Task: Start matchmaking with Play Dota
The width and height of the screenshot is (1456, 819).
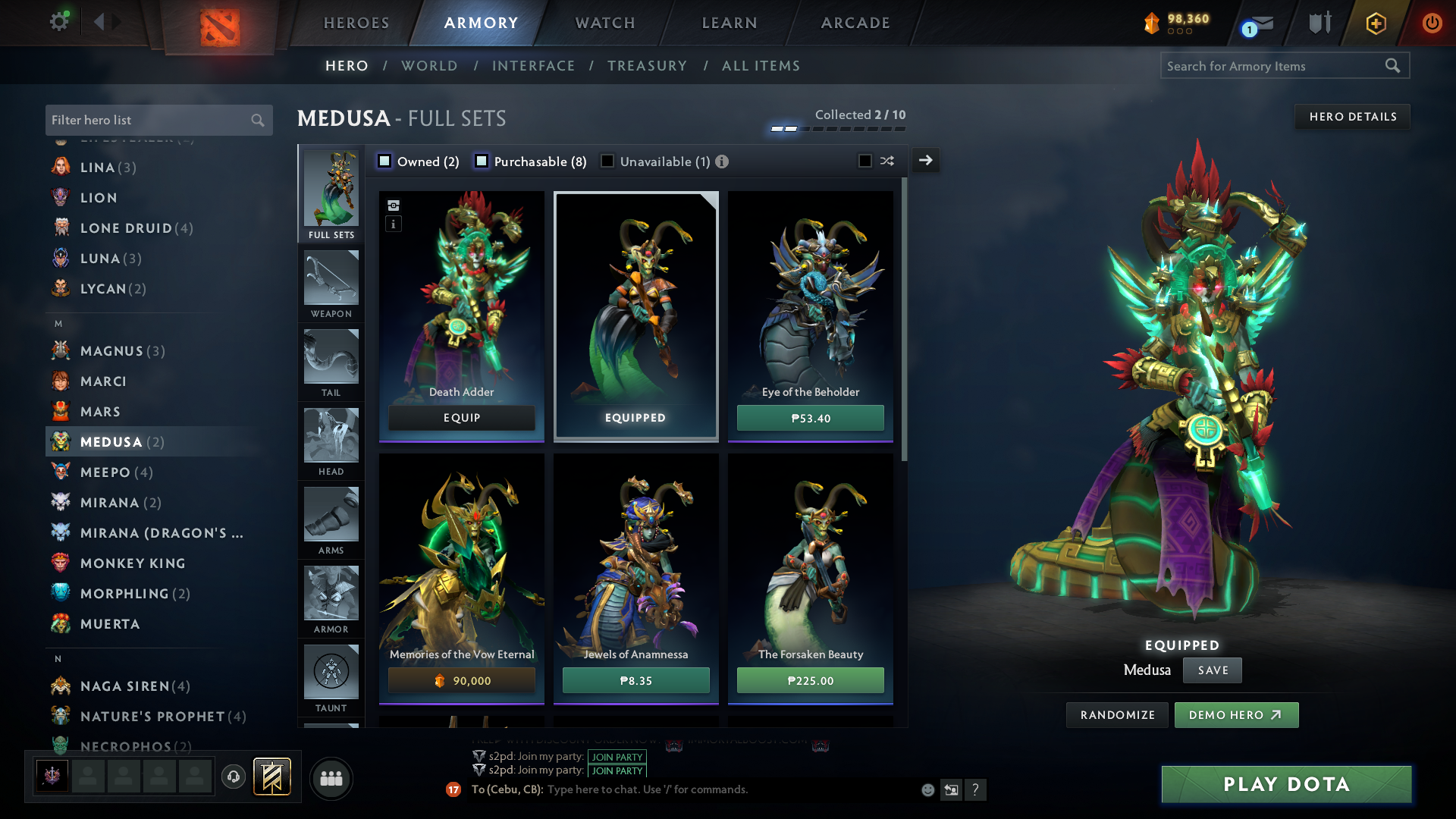Action: pyautogui.click(x=1286, y=784)
